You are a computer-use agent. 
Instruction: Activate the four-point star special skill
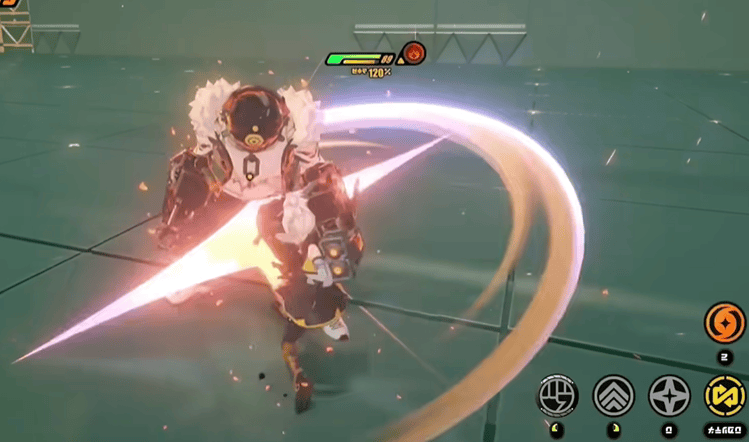pos(668,396)
